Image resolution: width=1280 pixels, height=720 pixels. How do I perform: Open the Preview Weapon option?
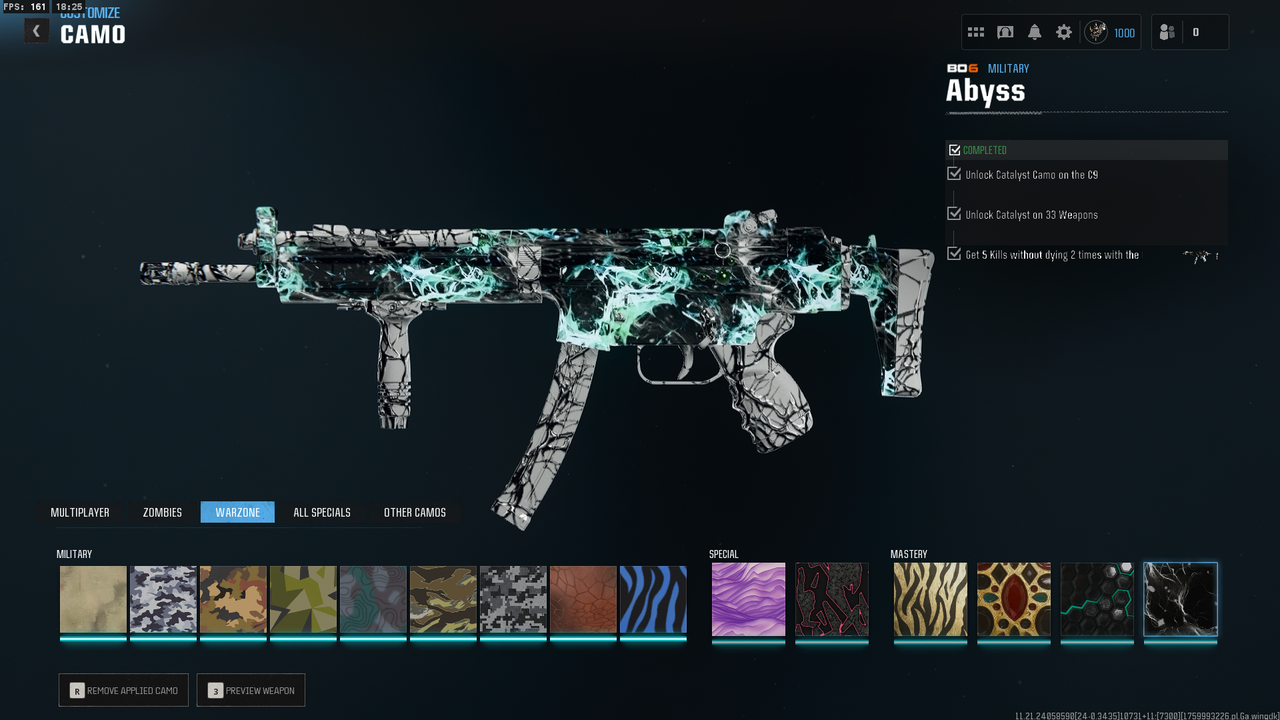coord(251,690)
